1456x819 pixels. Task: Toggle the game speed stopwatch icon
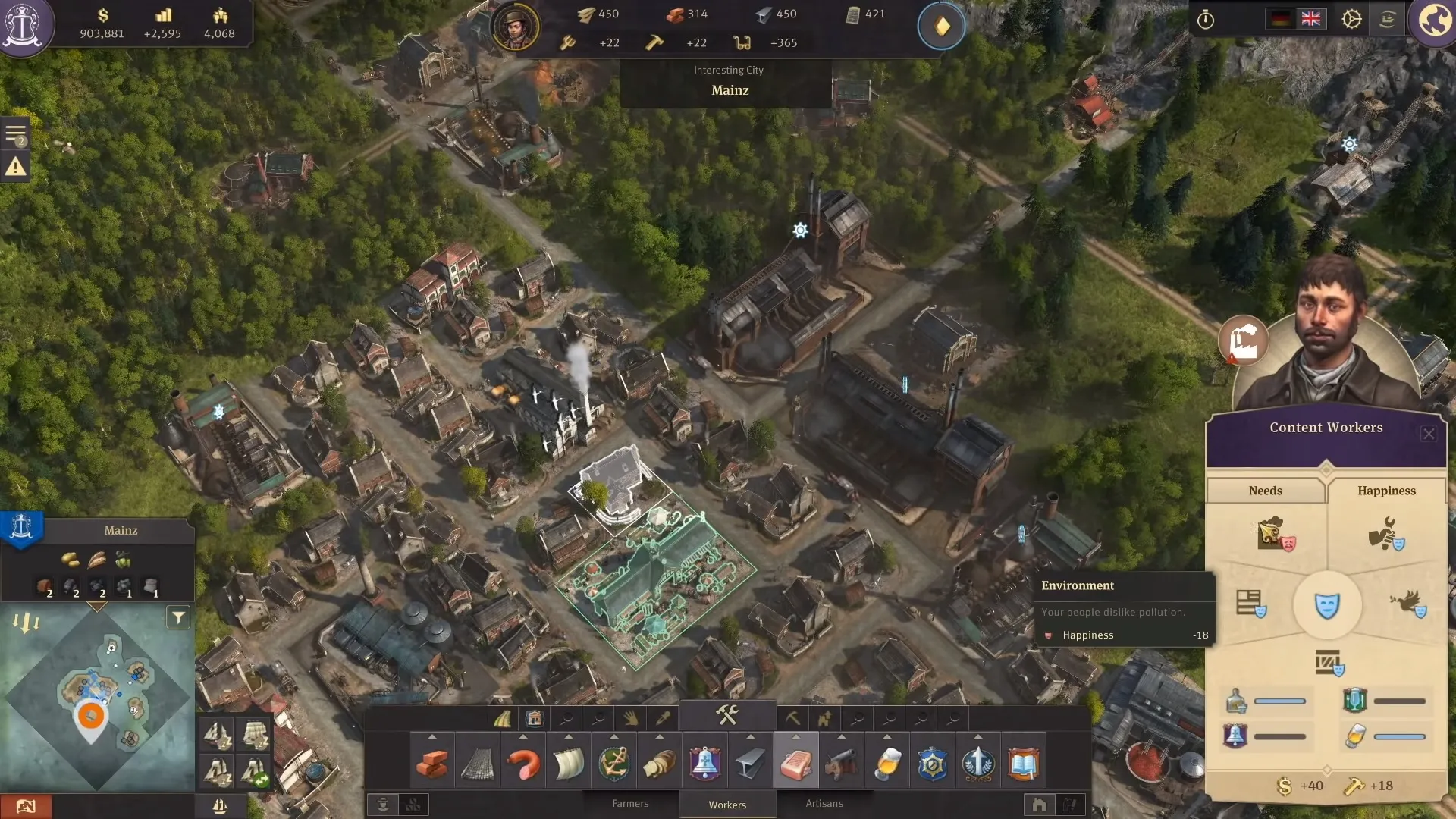(x=1205, y=20)
